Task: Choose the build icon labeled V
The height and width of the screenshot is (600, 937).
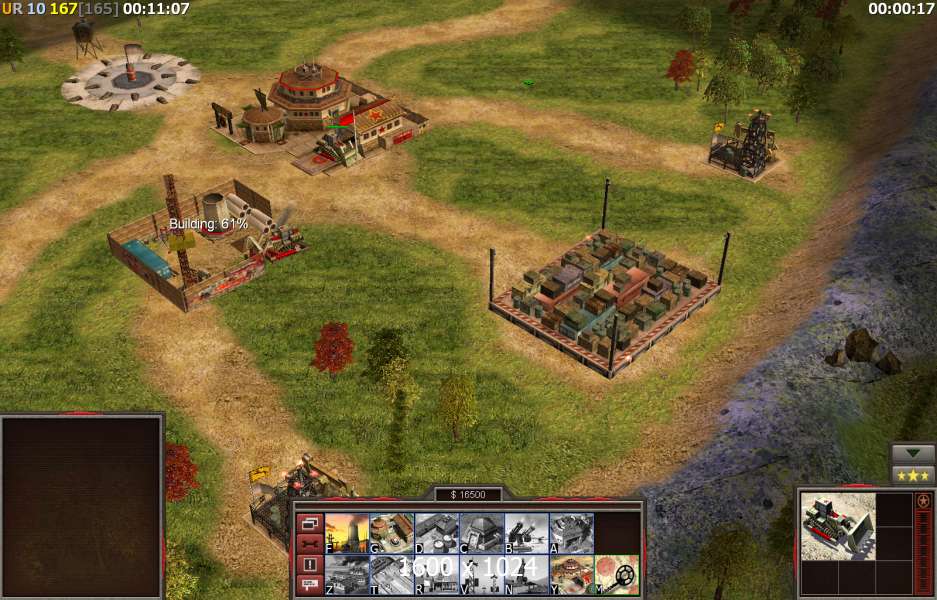Action: (481, 575)
